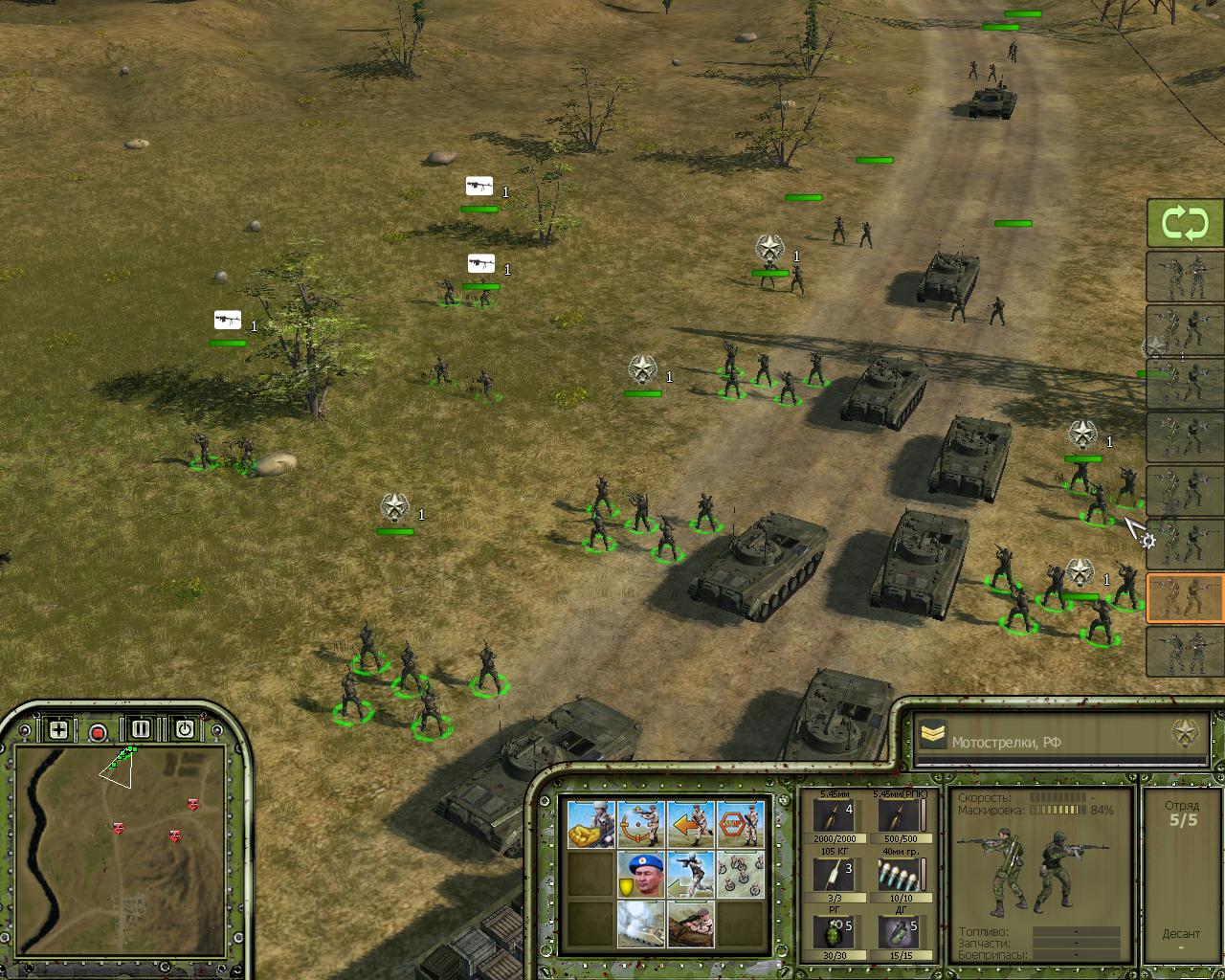Issue the STOP order to the squad

pyautogui.click(x=741, y=825)
